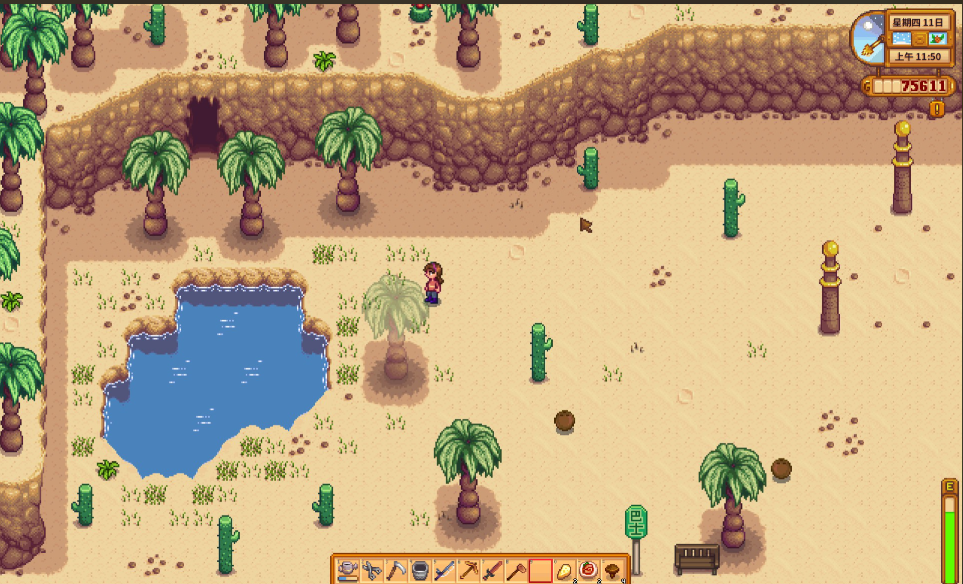The height and width of the screenshot is (584, 963).
Task: Pick the red swirl food item
Action: click(588, 571)
